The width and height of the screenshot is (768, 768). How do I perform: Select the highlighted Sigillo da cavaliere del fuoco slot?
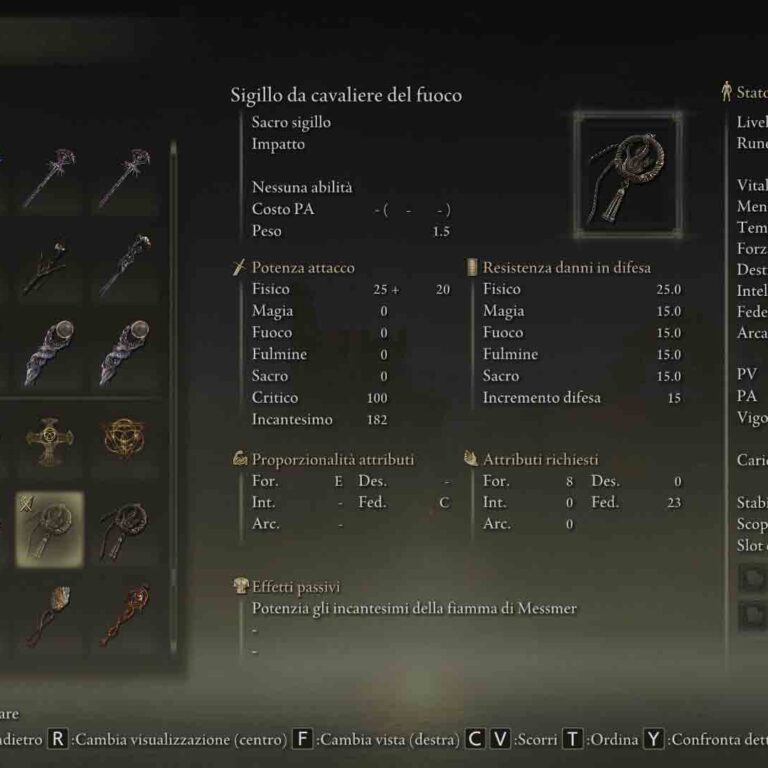click(48, 528)
